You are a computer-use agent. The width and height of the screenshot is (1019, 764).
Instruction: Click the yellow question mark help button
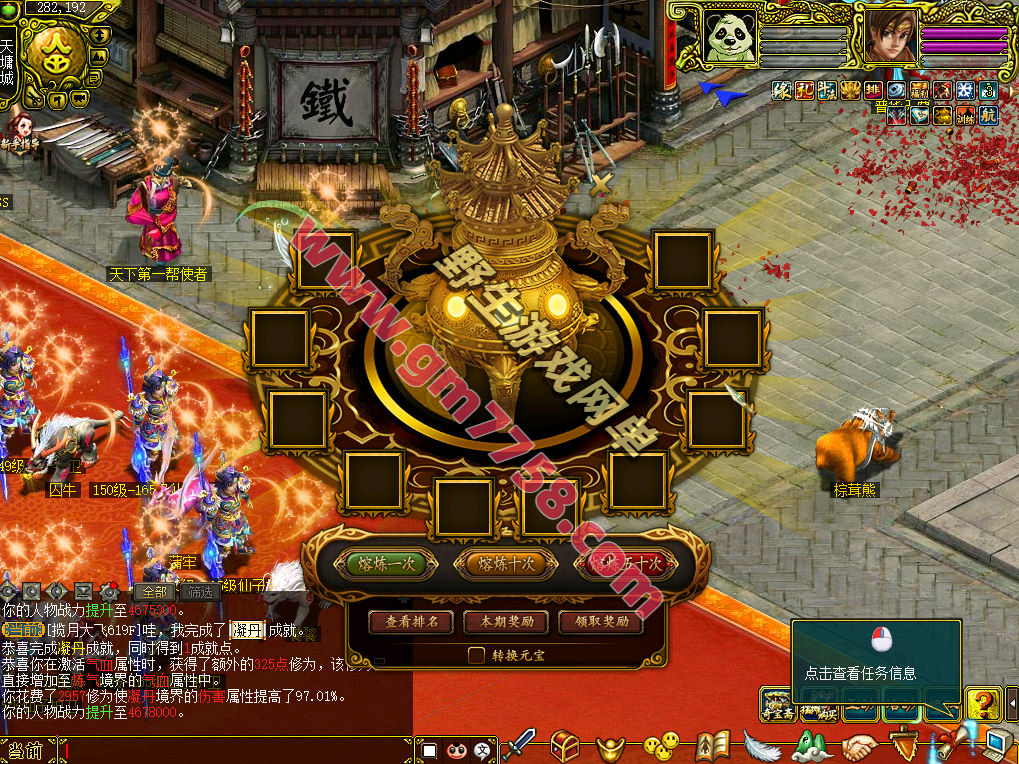[x=983, y=704]
